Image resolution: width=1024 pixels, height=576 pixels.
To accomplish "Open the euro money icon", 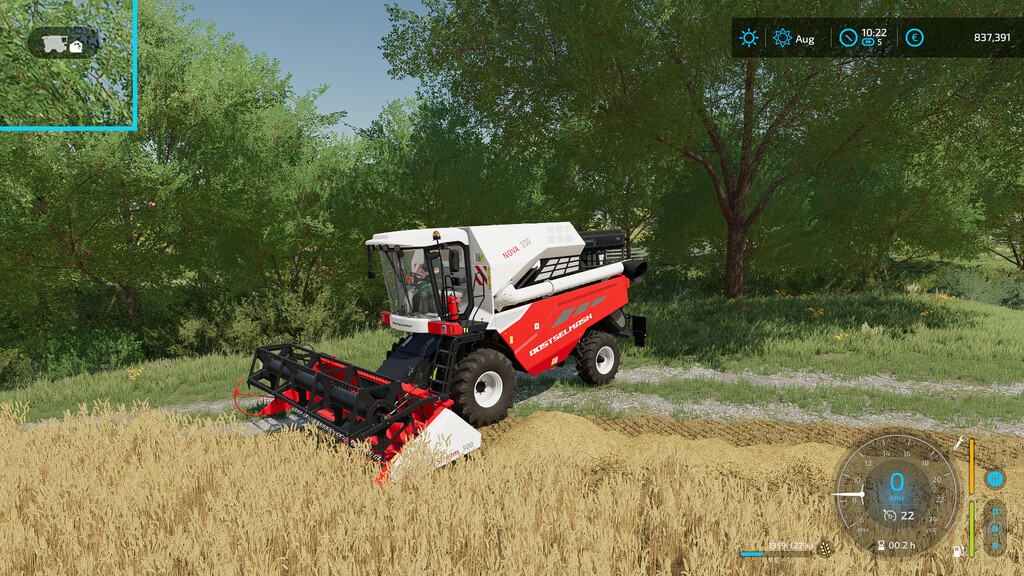I will click(x=914, y=38).
